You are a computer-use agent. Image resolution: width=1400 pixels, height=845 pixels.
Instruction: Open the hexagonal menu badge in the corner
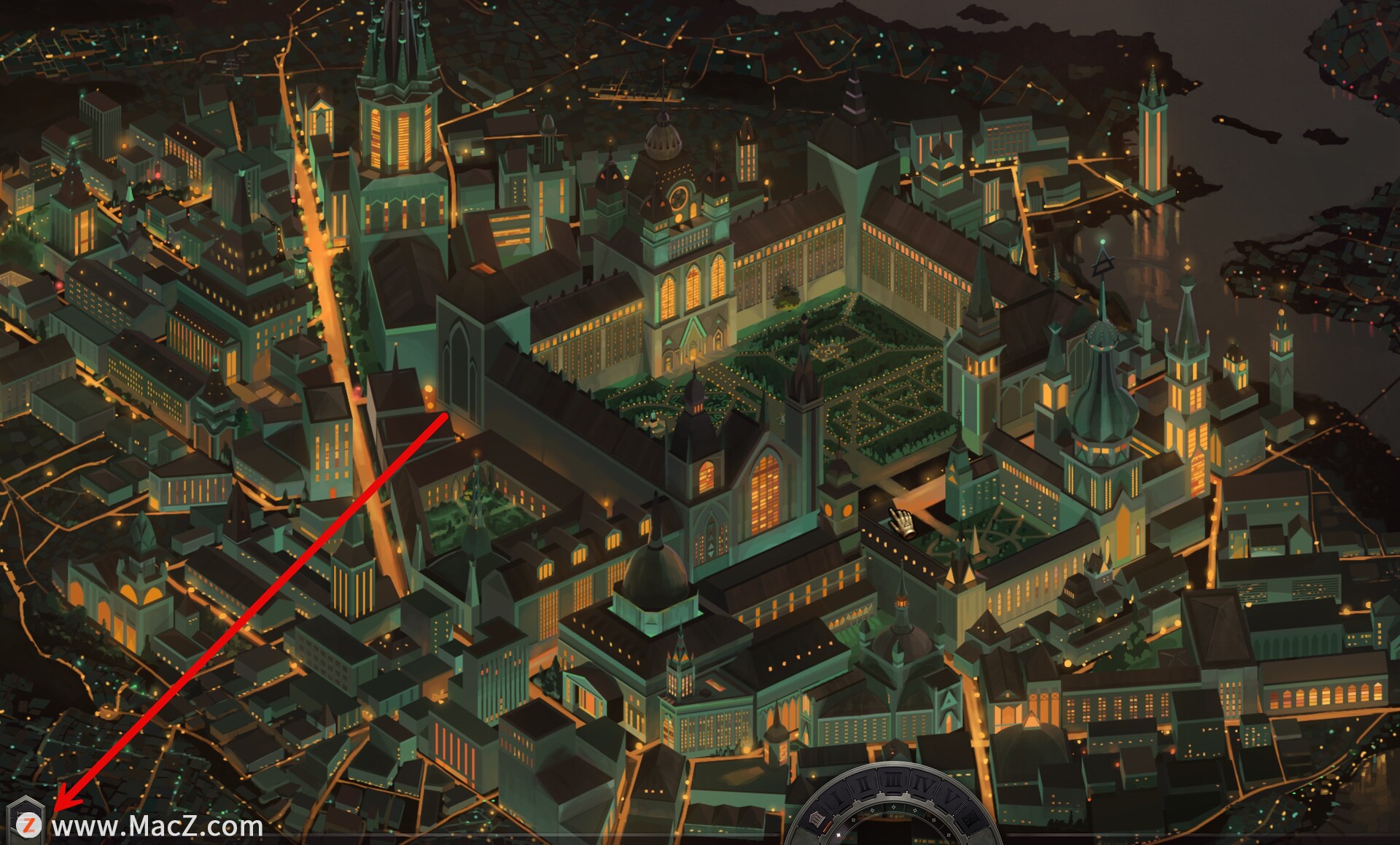[x=26, y=824]
